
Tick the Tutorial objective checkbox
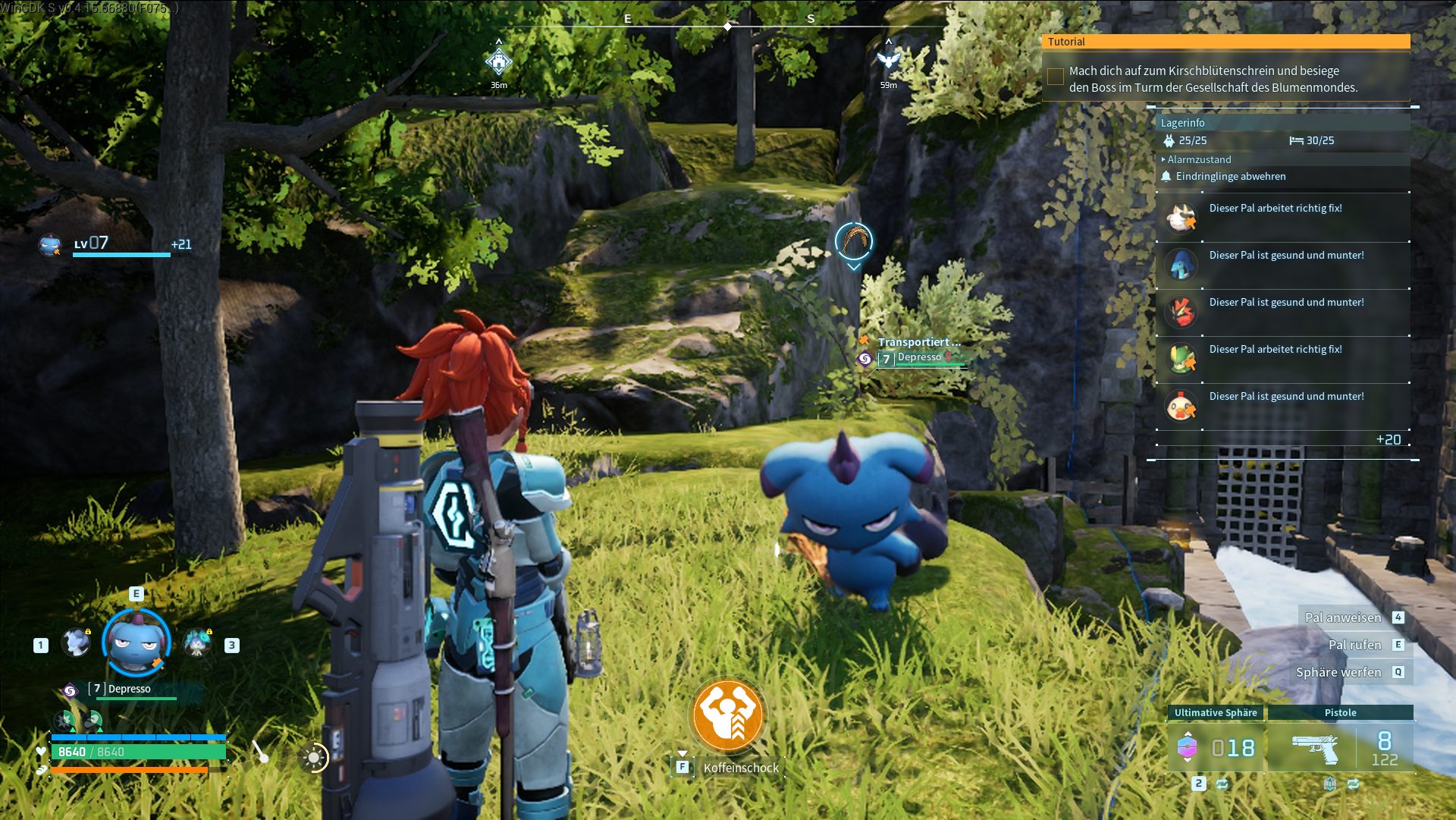point(1055,77)
